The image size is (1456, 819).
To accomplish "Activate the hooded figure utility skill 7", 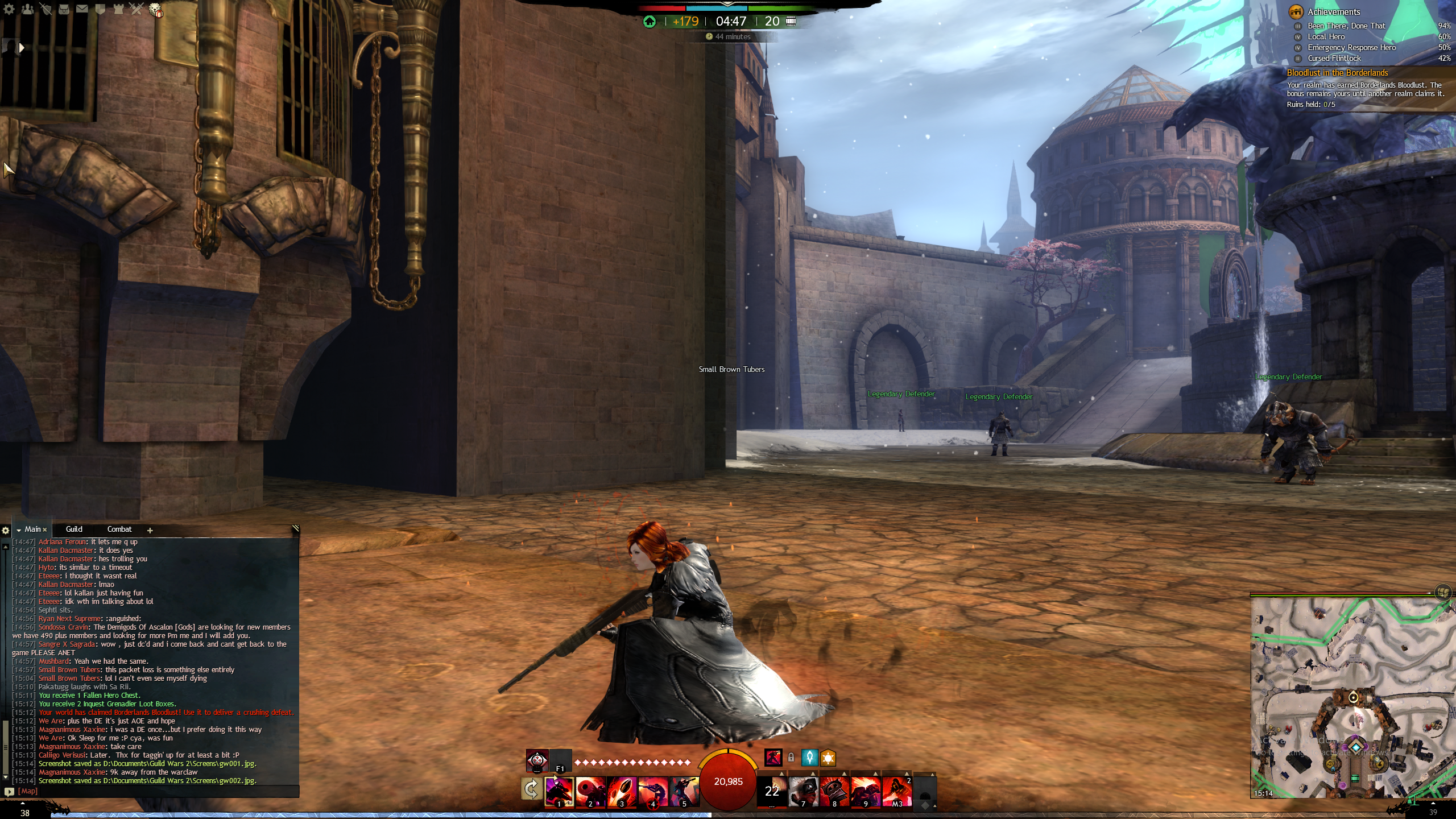I will [x=803, y=791].
